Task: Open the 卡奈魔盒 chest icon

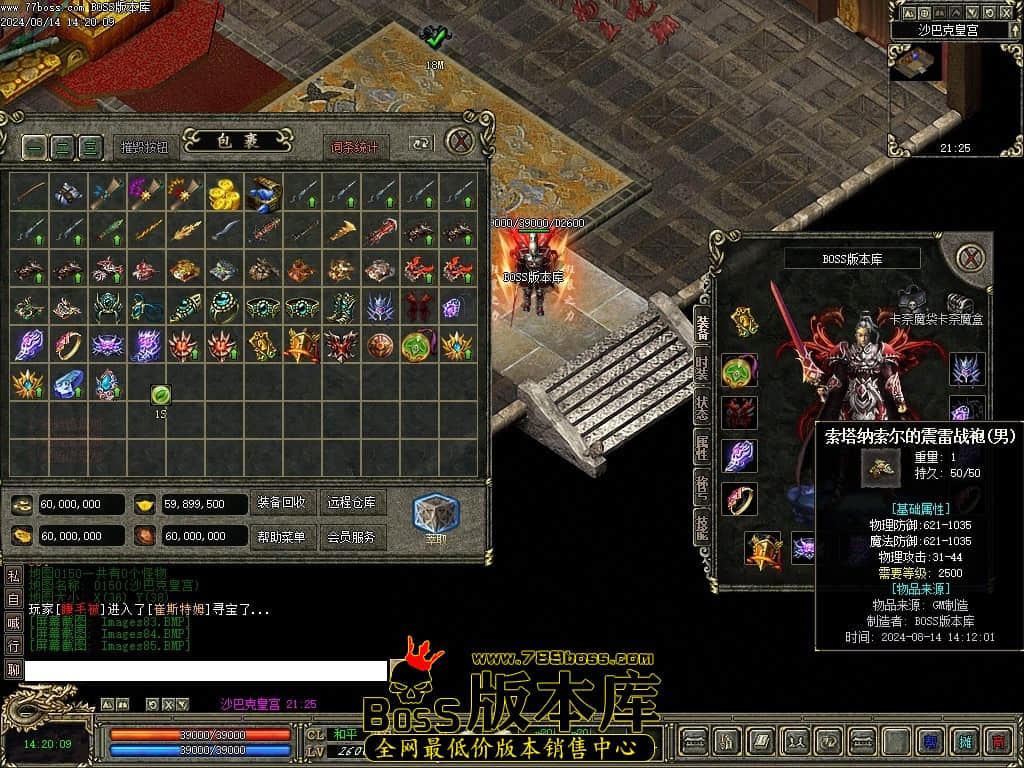Action: (960, 303)
